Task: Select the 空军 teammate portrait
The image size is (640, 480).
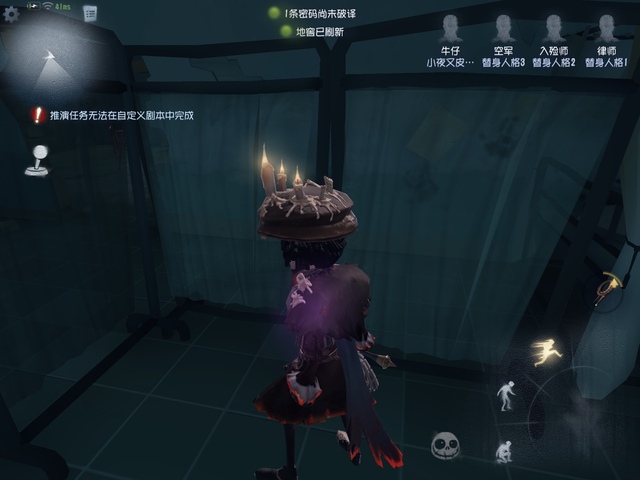Action: 503,28
